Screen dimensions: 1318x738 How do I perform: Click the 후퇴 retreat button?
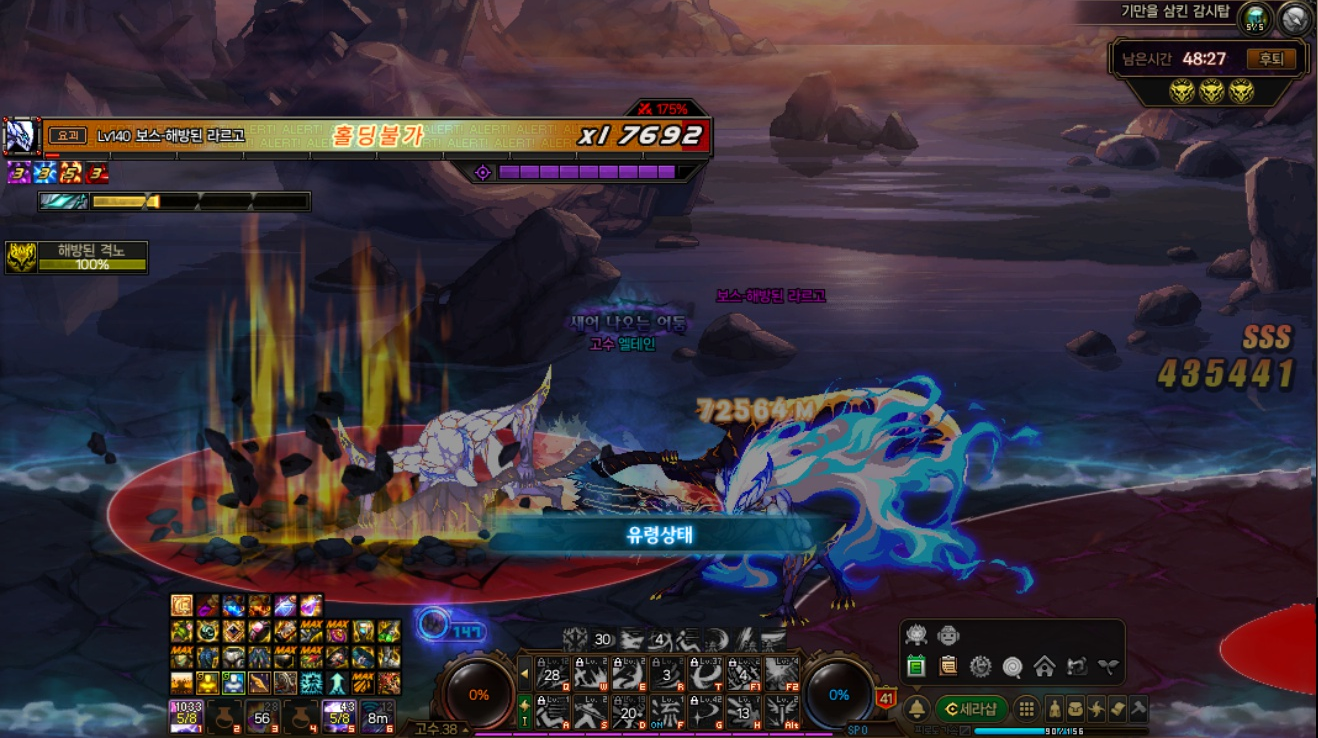pyautogui.click(x=1270, y=59)
